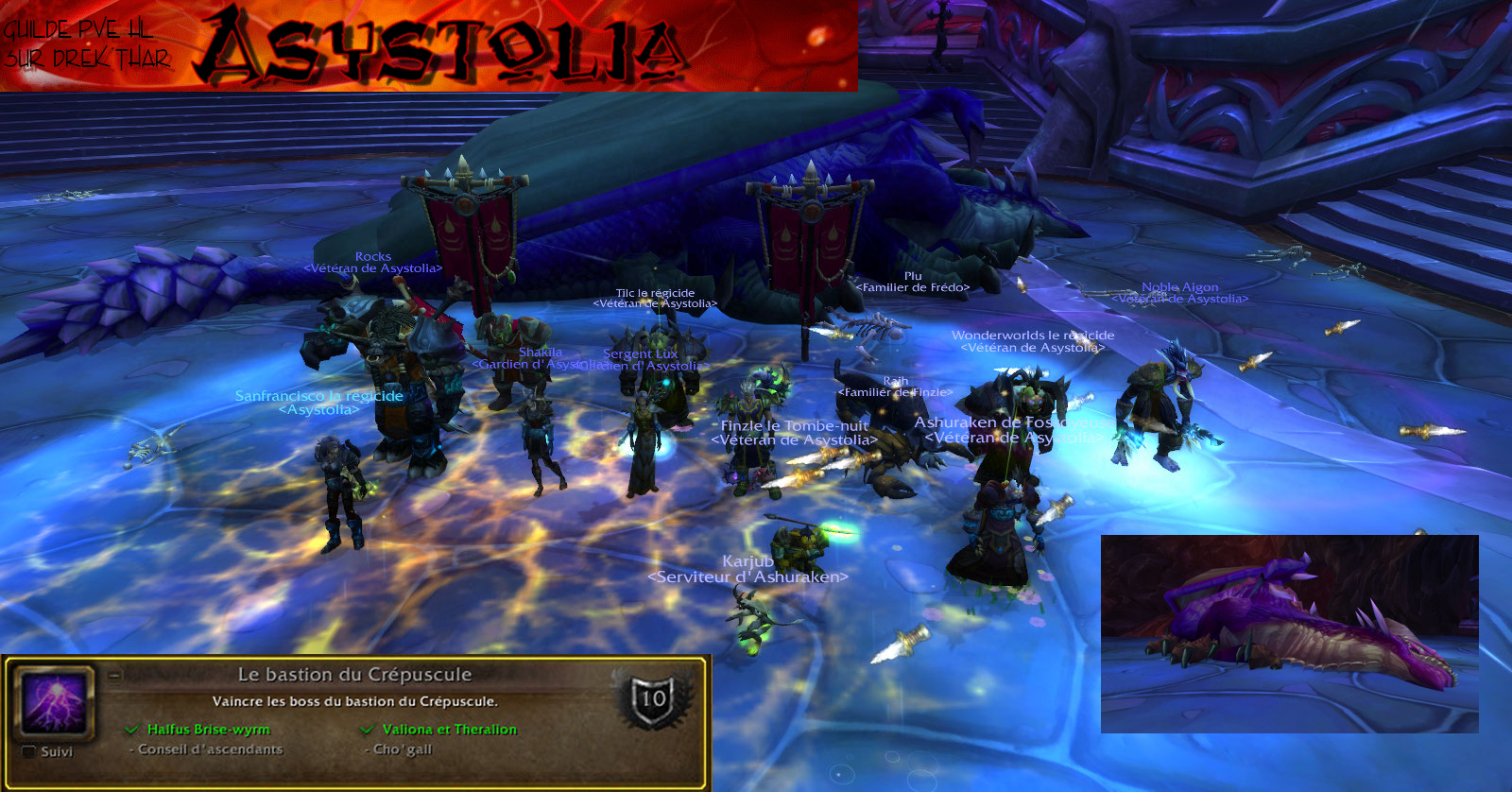1512x792 pixels.
Task: Select the Le bastion du Crépuscule achievement title
Action: [x=354, y=675]
